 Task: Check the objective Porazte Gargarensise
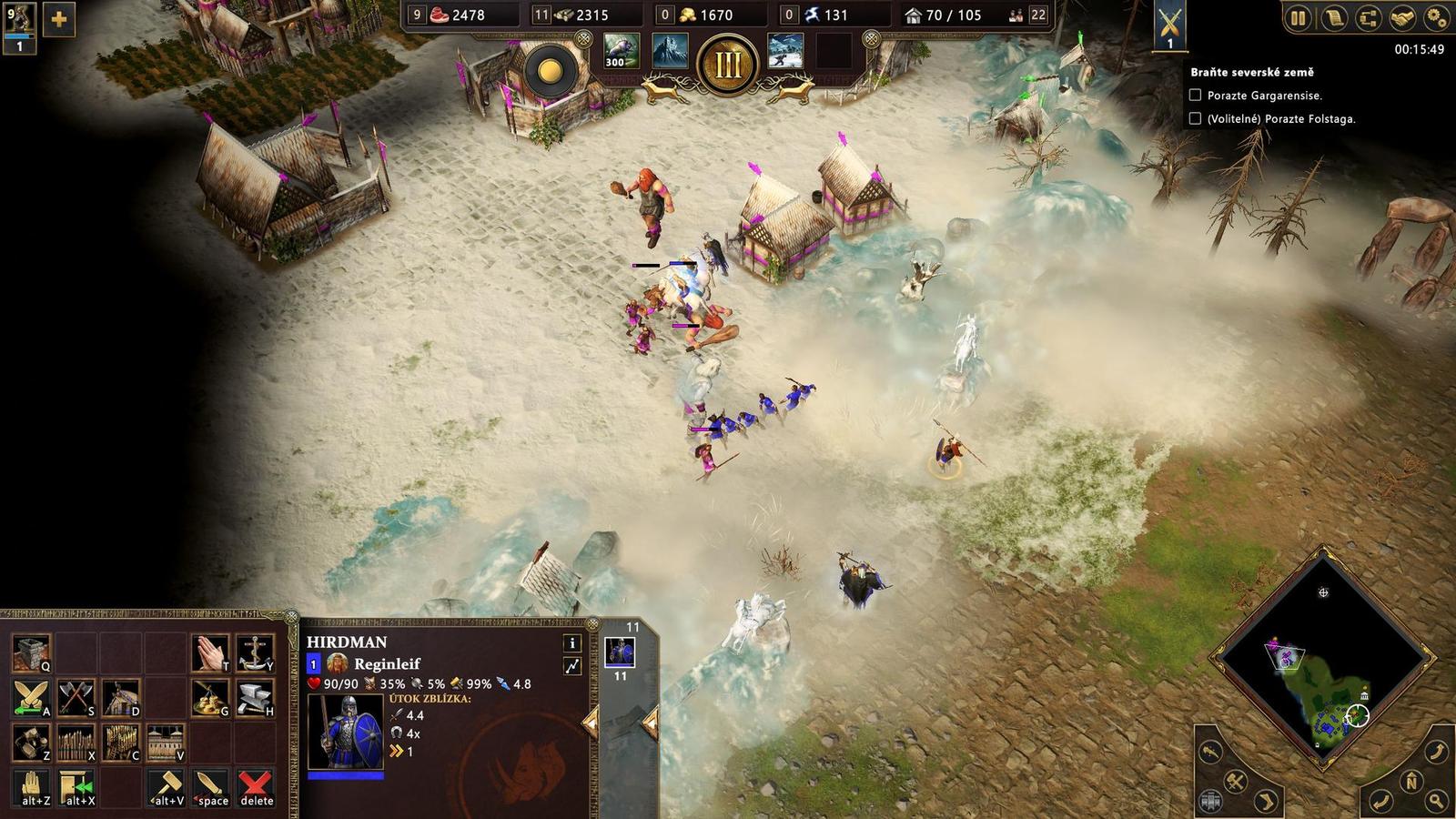coord(1195,94)
